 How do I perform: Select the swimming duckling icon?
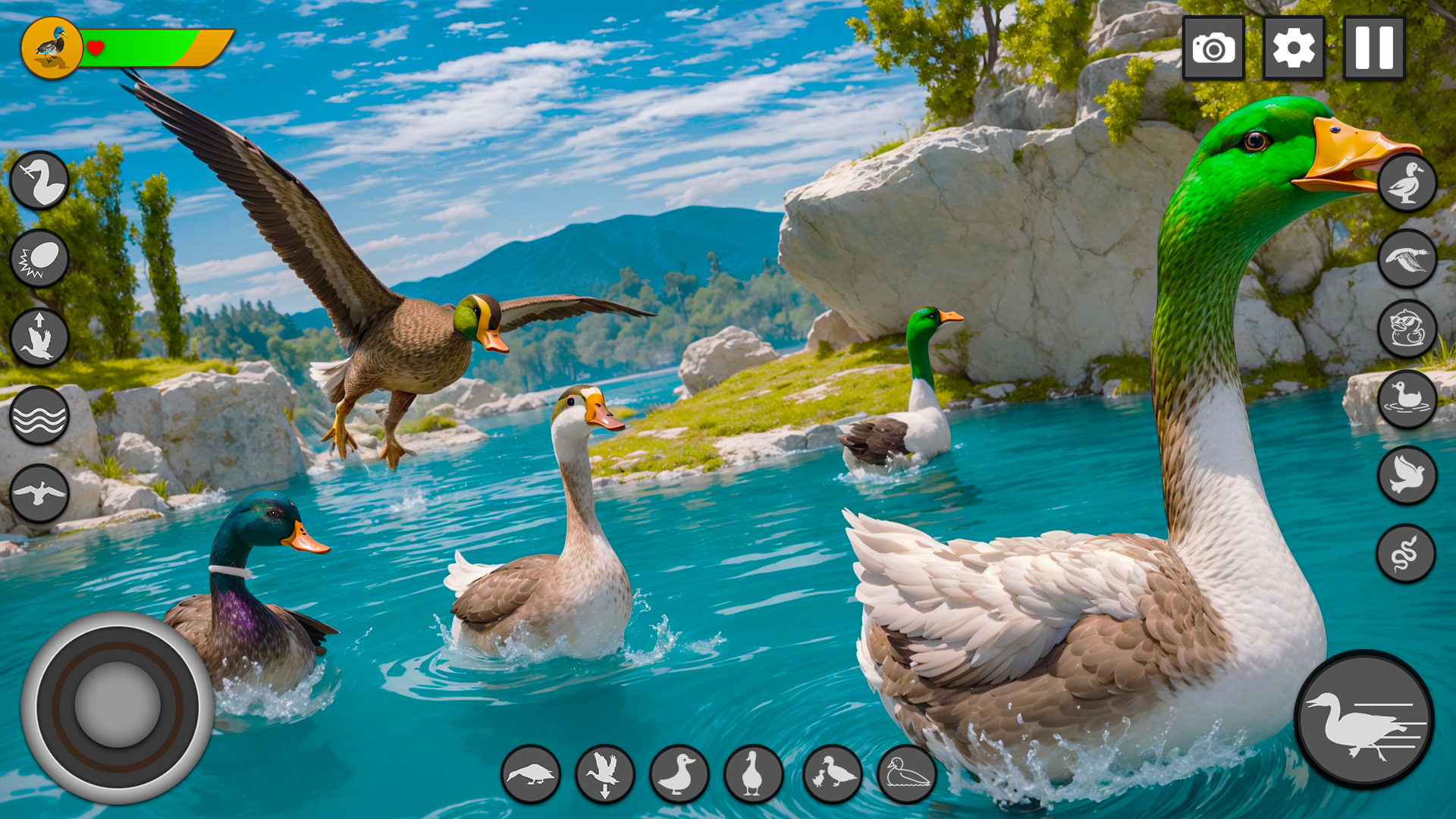[x=1405, y=398]
